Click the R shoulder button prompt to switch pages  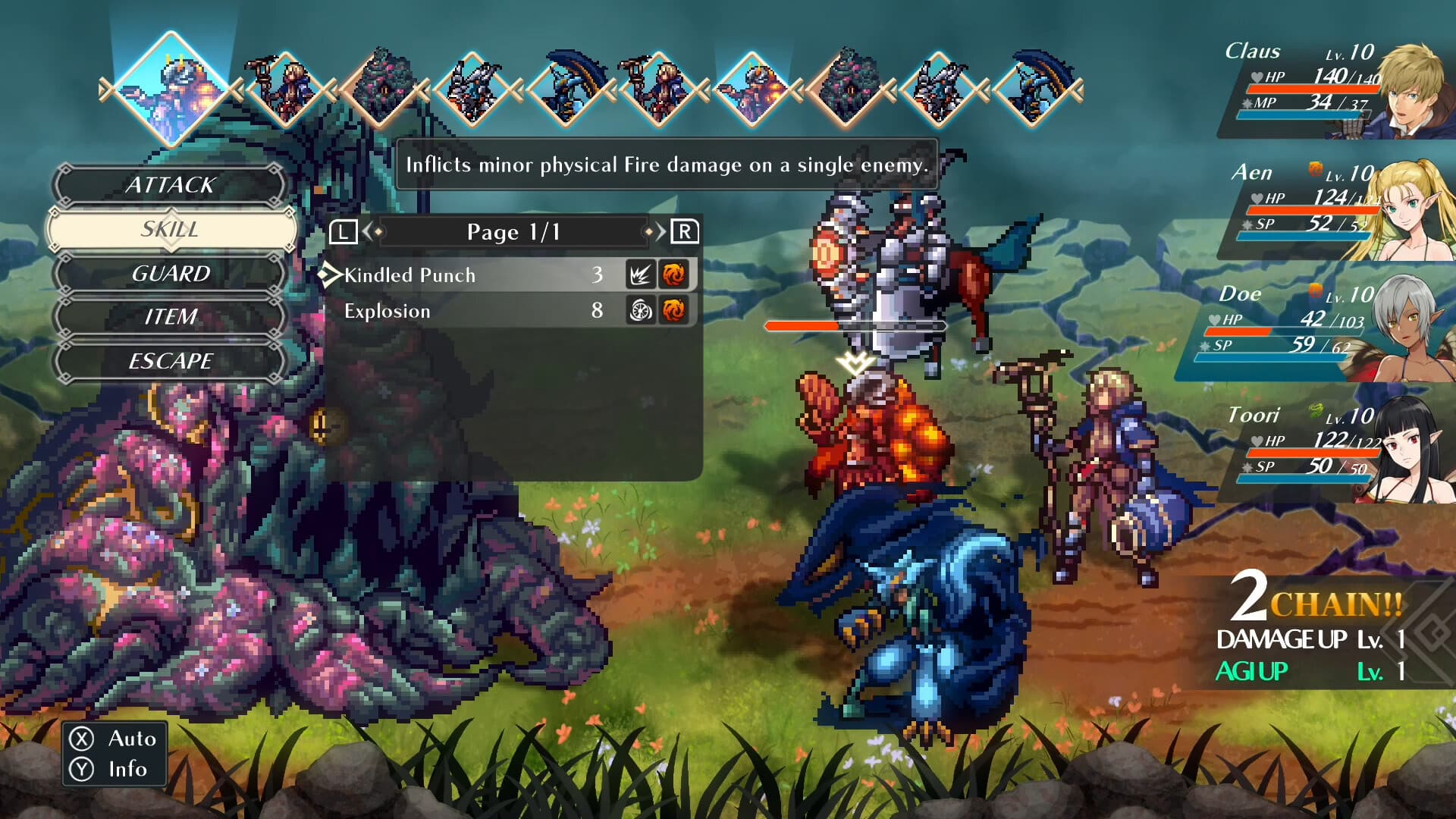coord(685,232)
